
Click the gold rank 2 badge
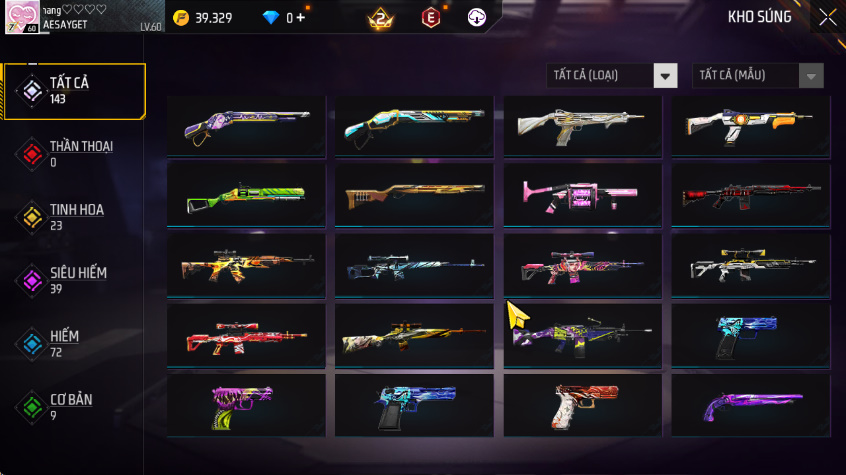pyautogui.click(x=380, y=17)
